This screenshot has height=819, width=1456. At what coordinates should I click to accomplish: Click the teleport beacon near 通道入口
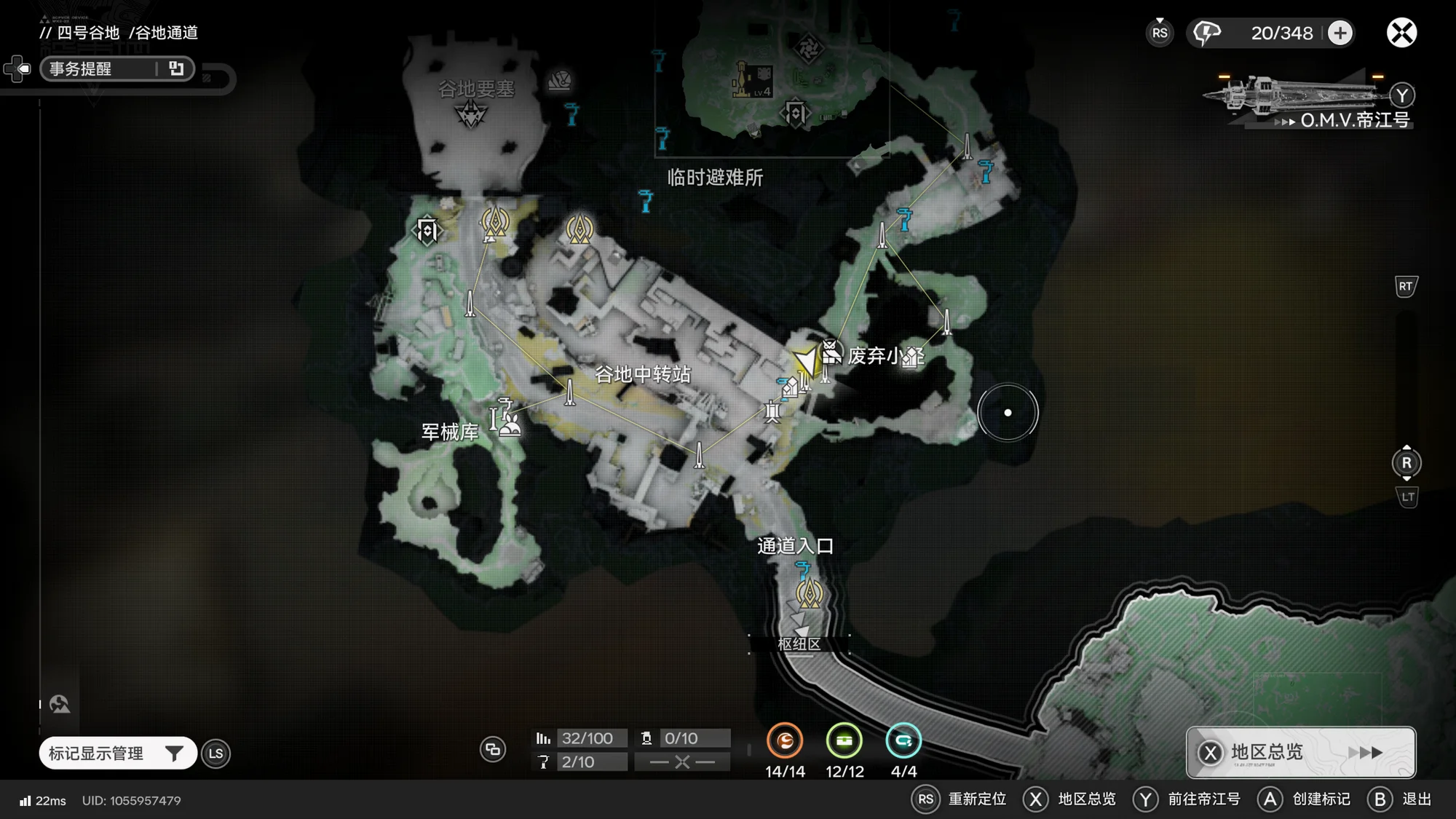pyautogui.click(x=809, y=593)
